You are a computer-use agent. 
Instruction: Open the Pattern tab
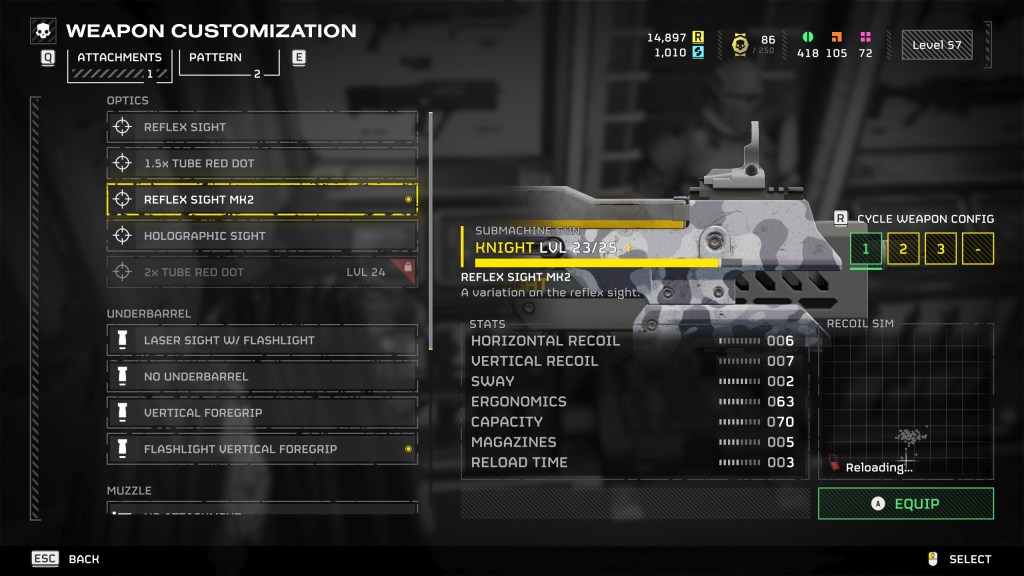coord(229,62)
